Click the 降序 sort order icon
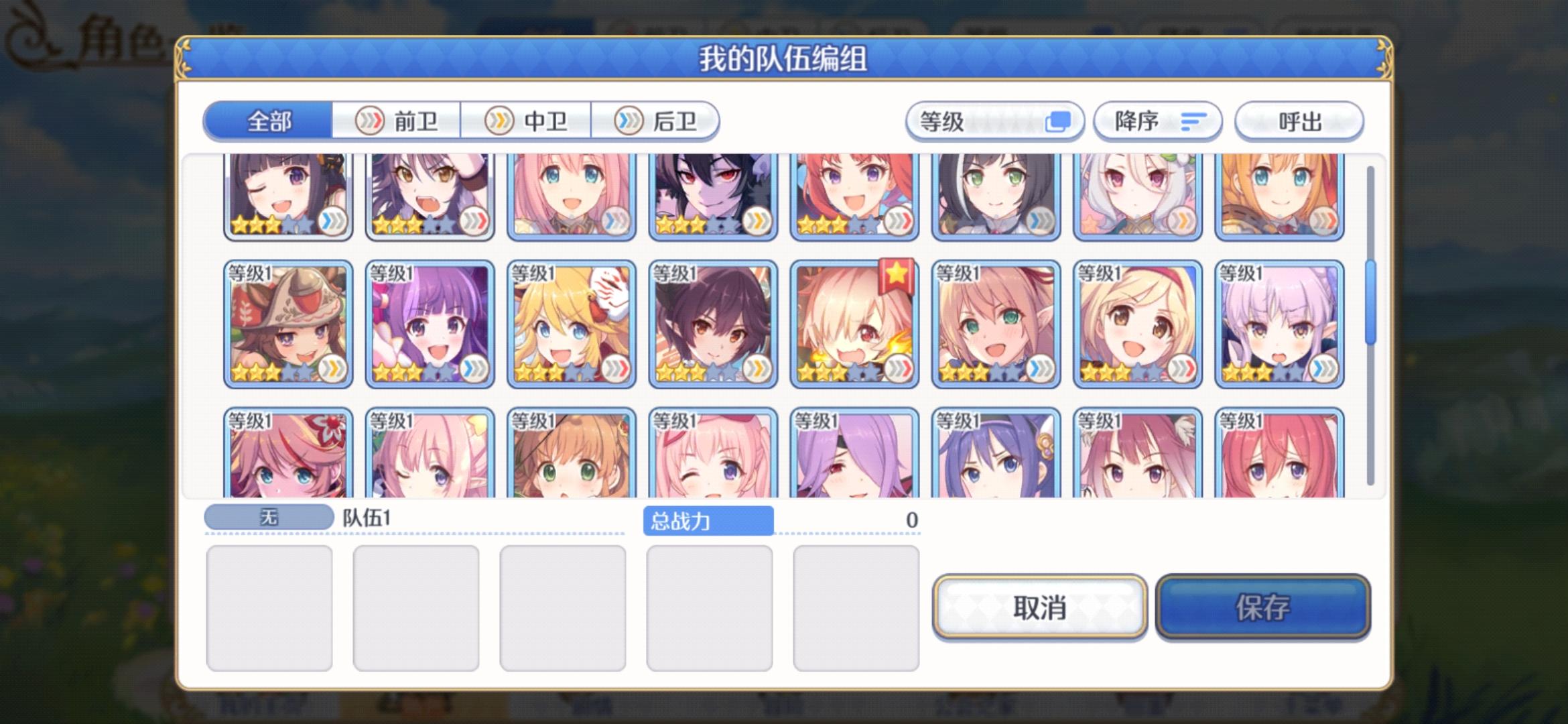This screenshot has height=724, width=1568. pos(1194,121)
